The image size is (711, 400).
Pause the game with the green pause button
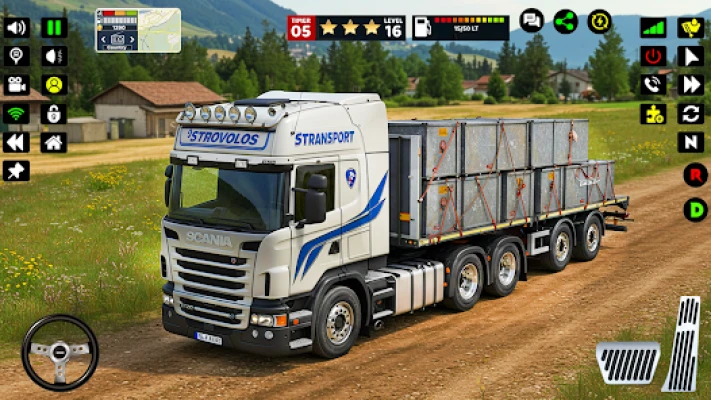[x=54, y=27]
